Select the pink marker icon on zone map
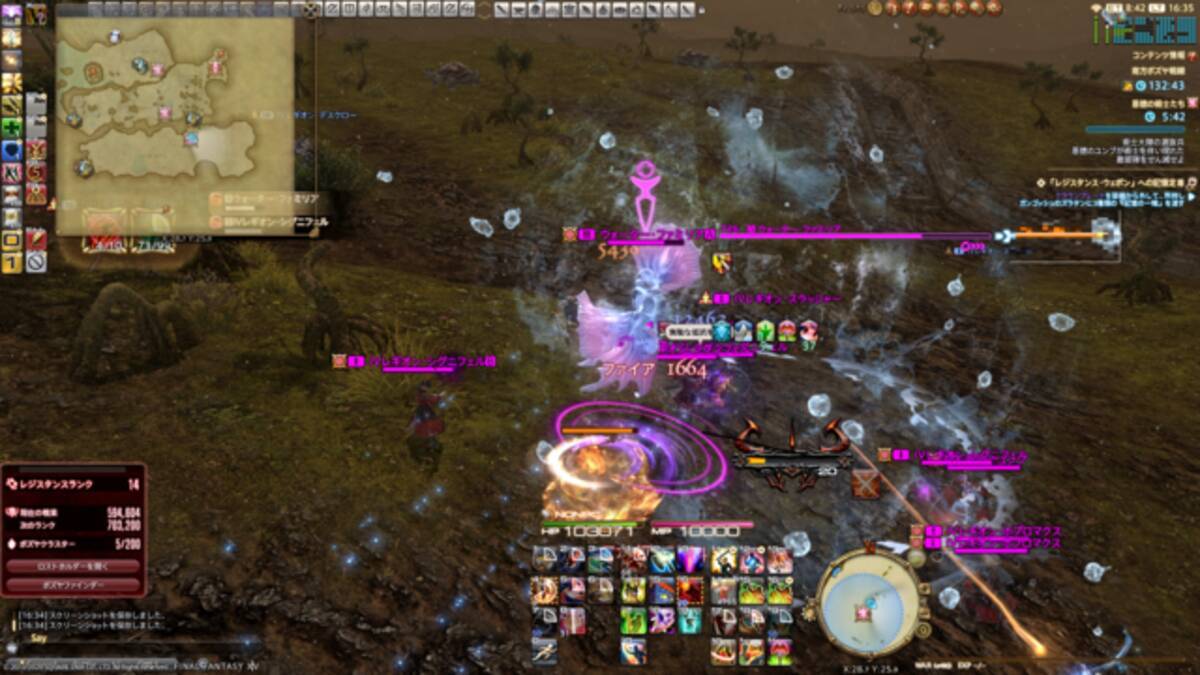The image size is (1200, 675). pos(156,70)
